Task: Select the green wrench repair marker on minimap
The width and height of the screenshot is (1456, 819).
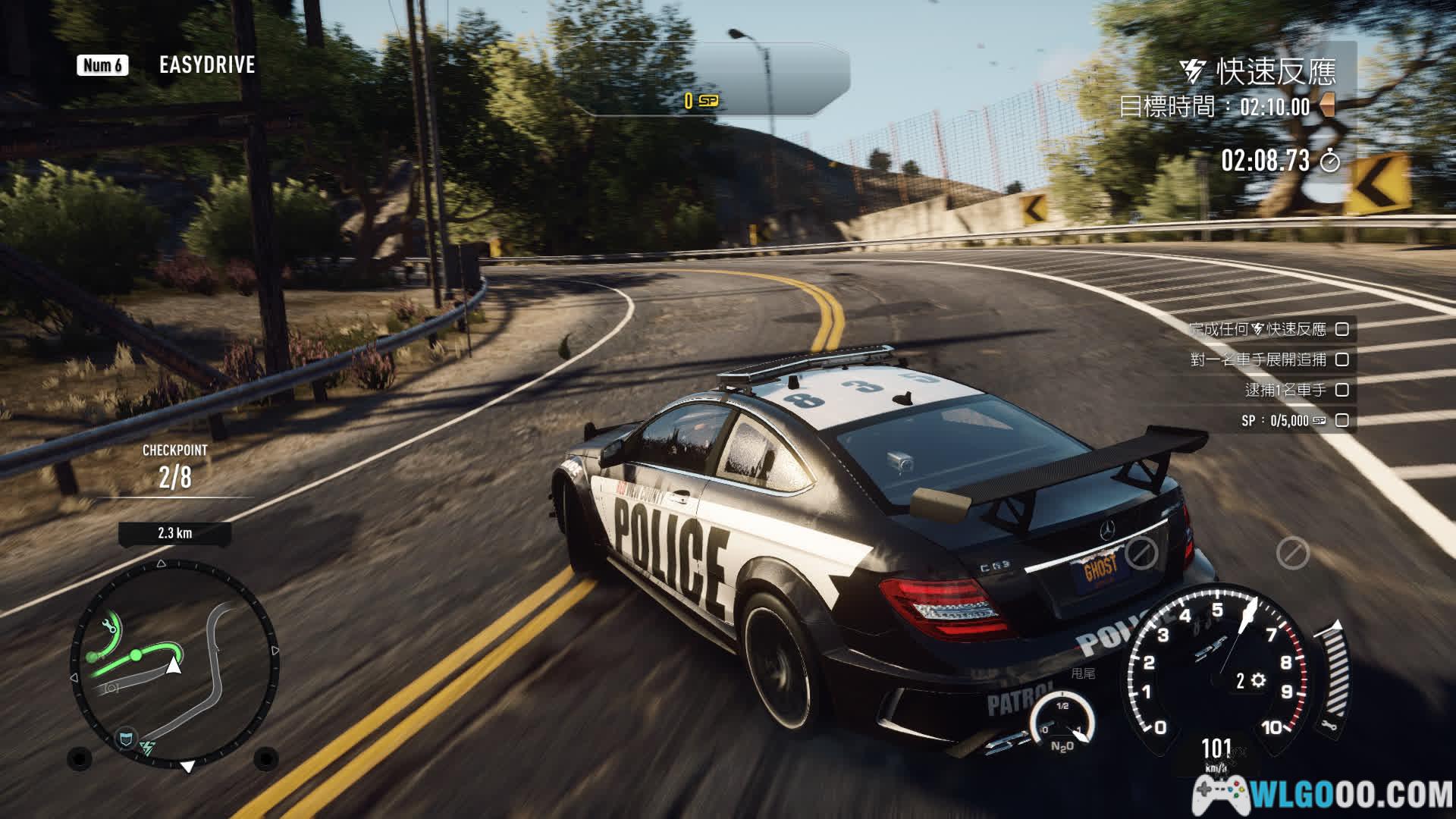Action: click(x=108, y=624)
